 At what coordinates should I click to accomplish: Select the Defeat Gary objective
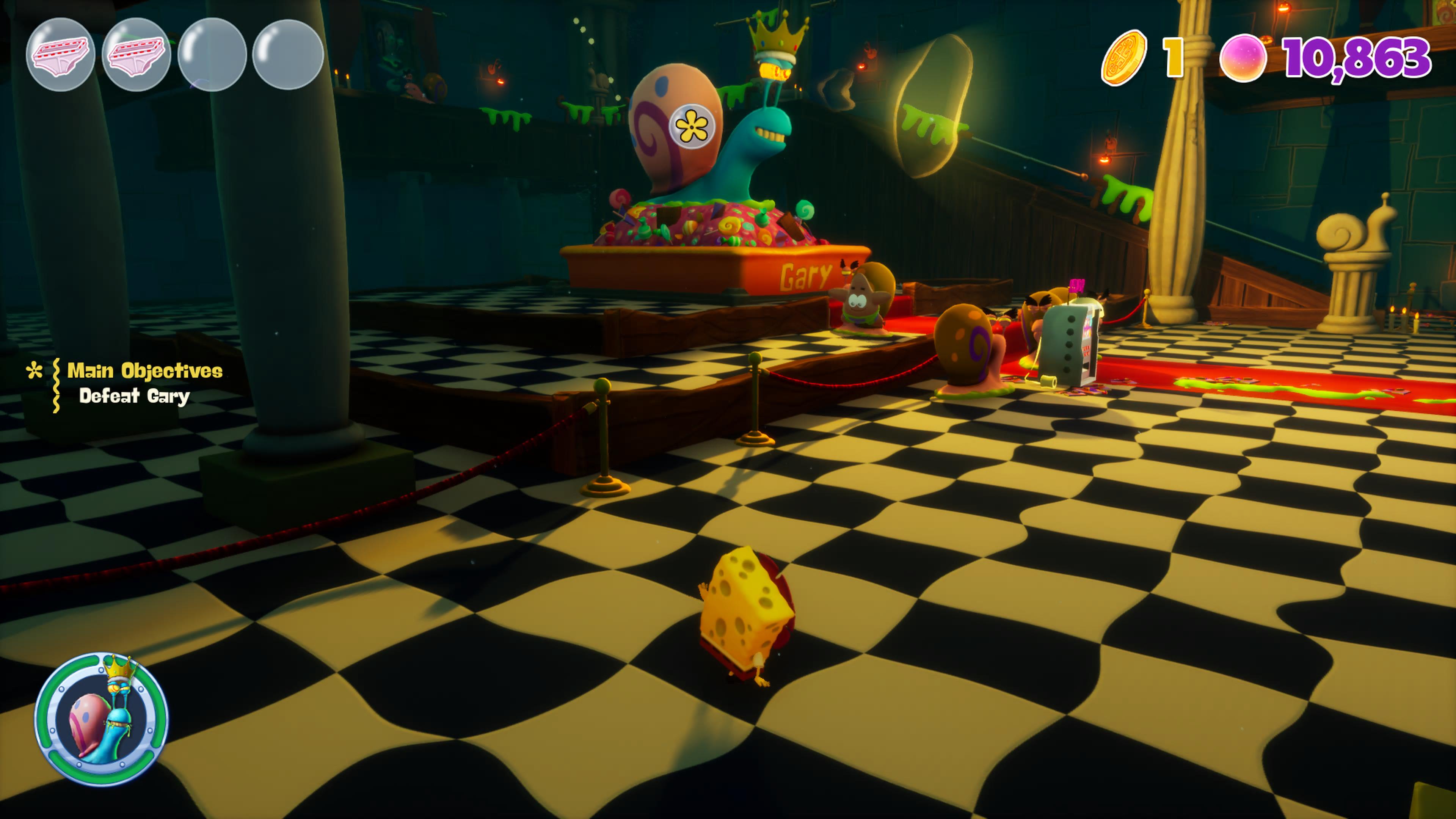[134, 395]
